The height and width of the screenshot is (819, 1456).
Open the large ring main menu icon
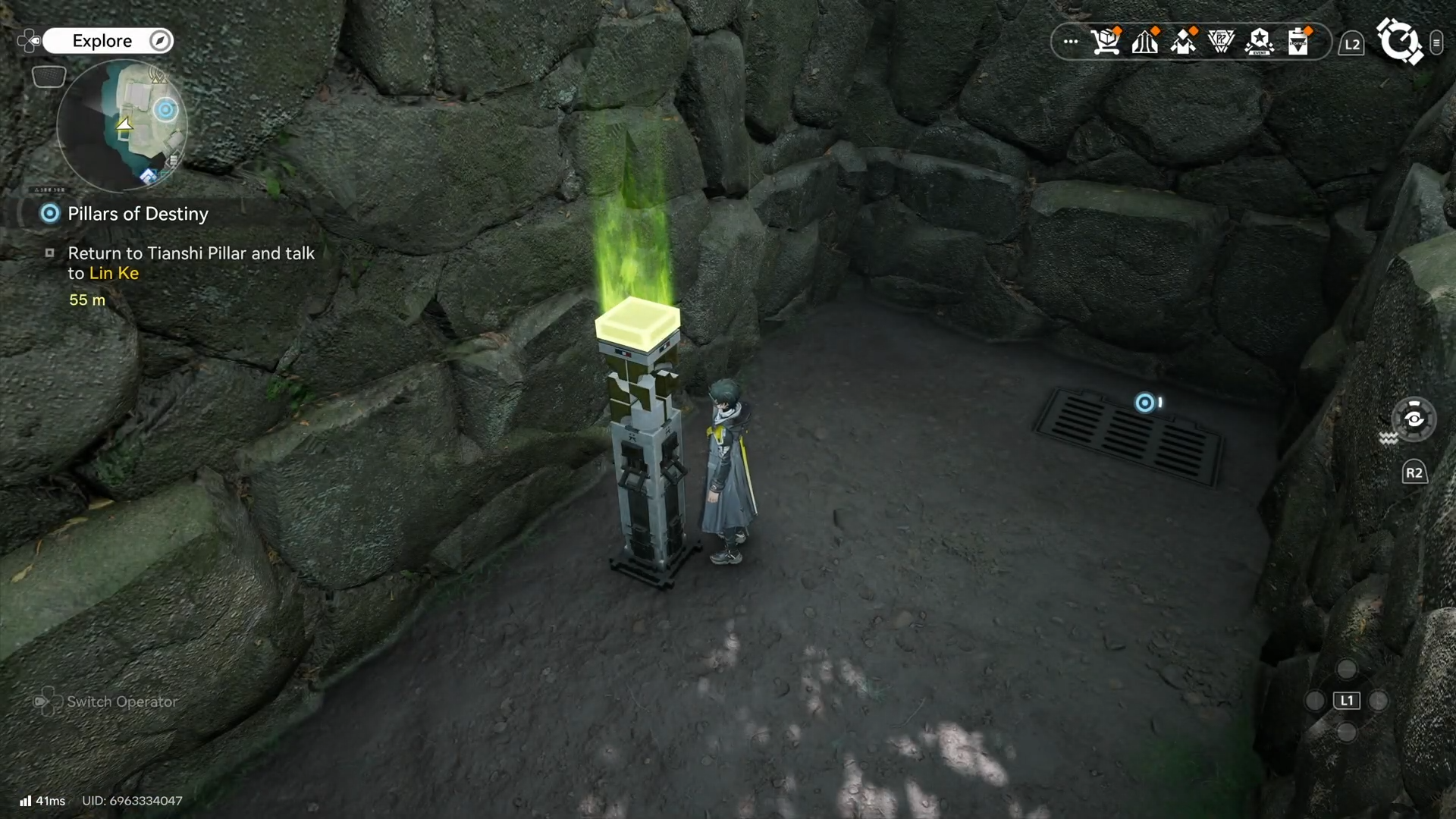coord(1399,41)
